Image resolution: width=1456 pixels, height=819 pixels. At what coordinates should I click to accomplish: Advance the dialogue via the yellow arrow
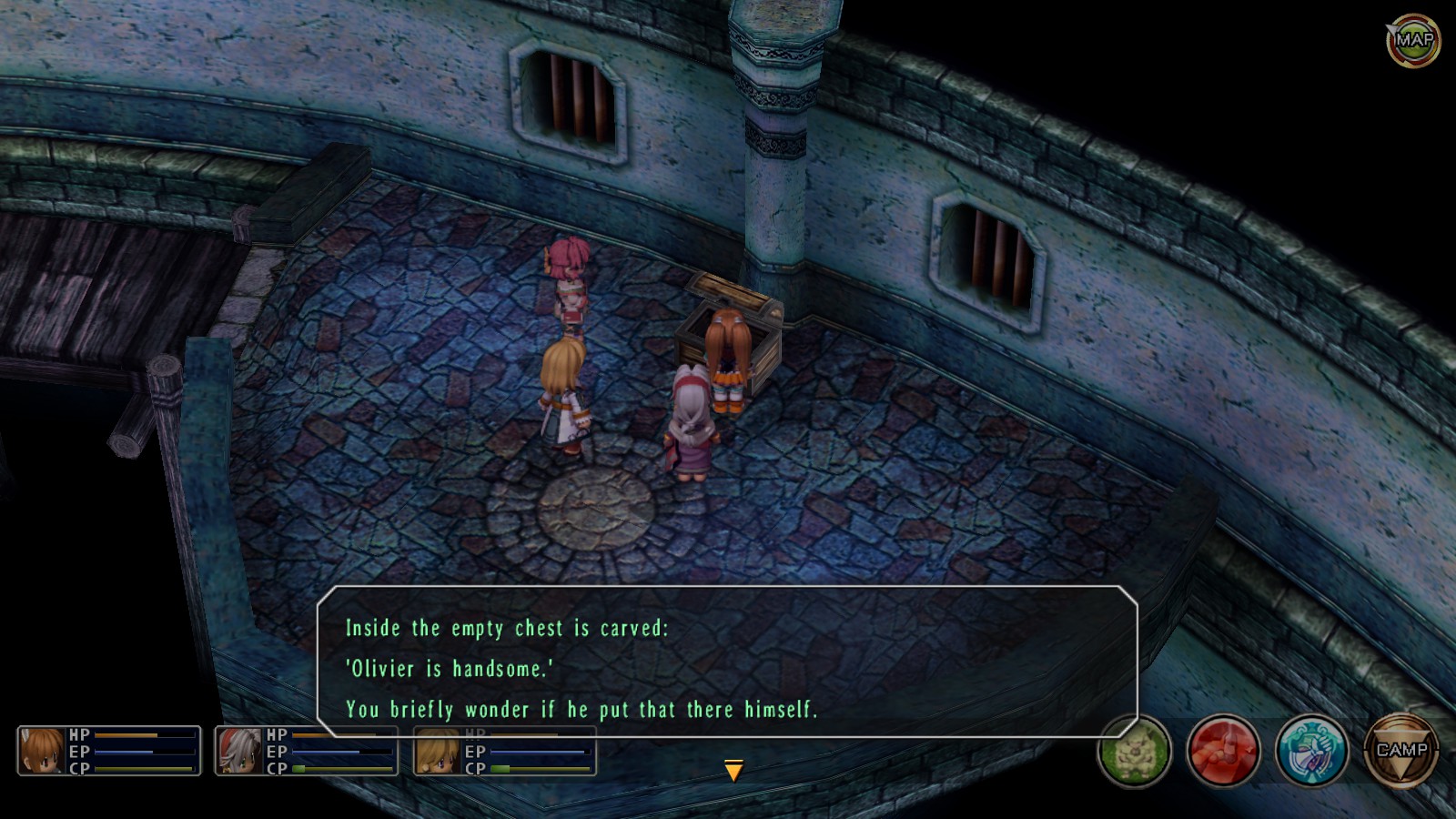(x=733, y=771)
